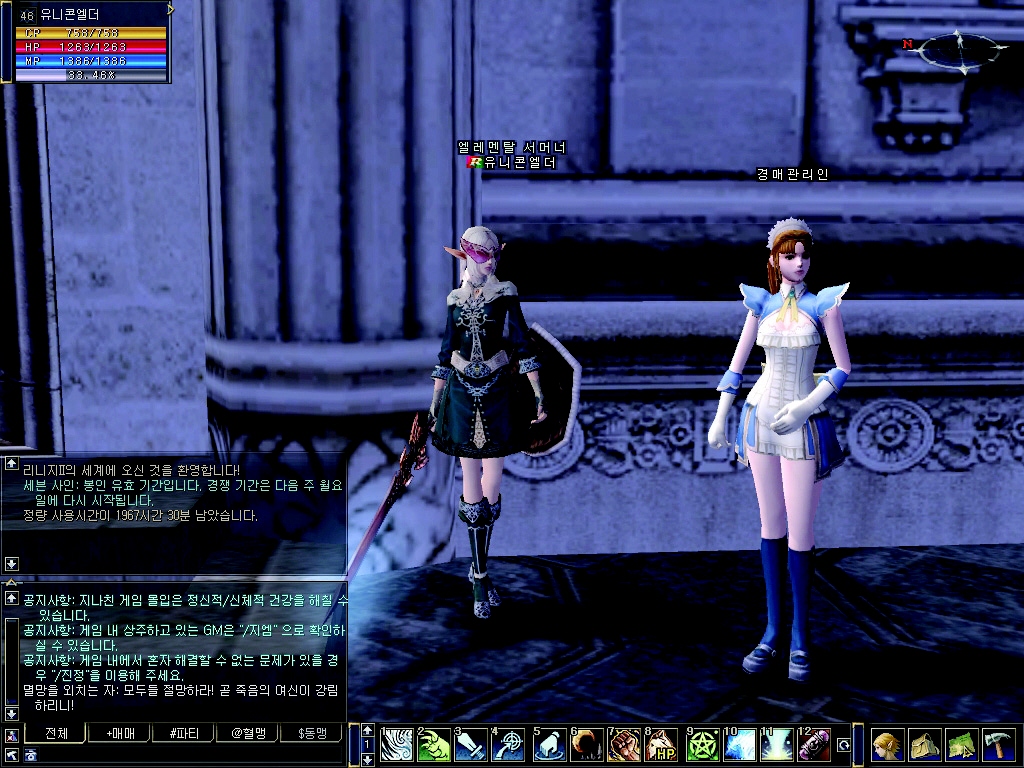Screen dimensions: 1024x768
Task: Open the +매매 trade chat tab
Action: tap(119, 733)
